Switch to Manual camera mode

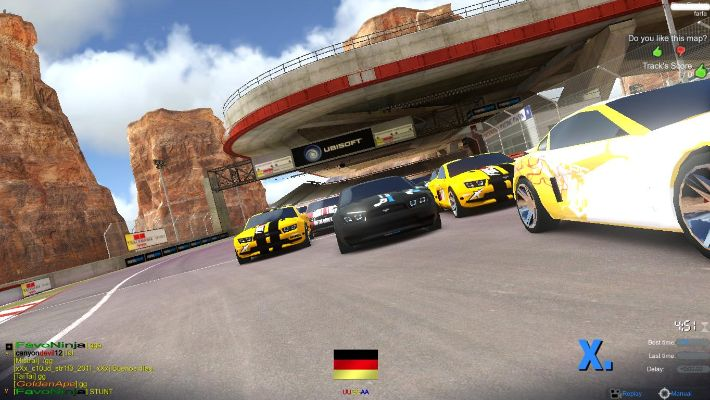click(x=675, y=393)
